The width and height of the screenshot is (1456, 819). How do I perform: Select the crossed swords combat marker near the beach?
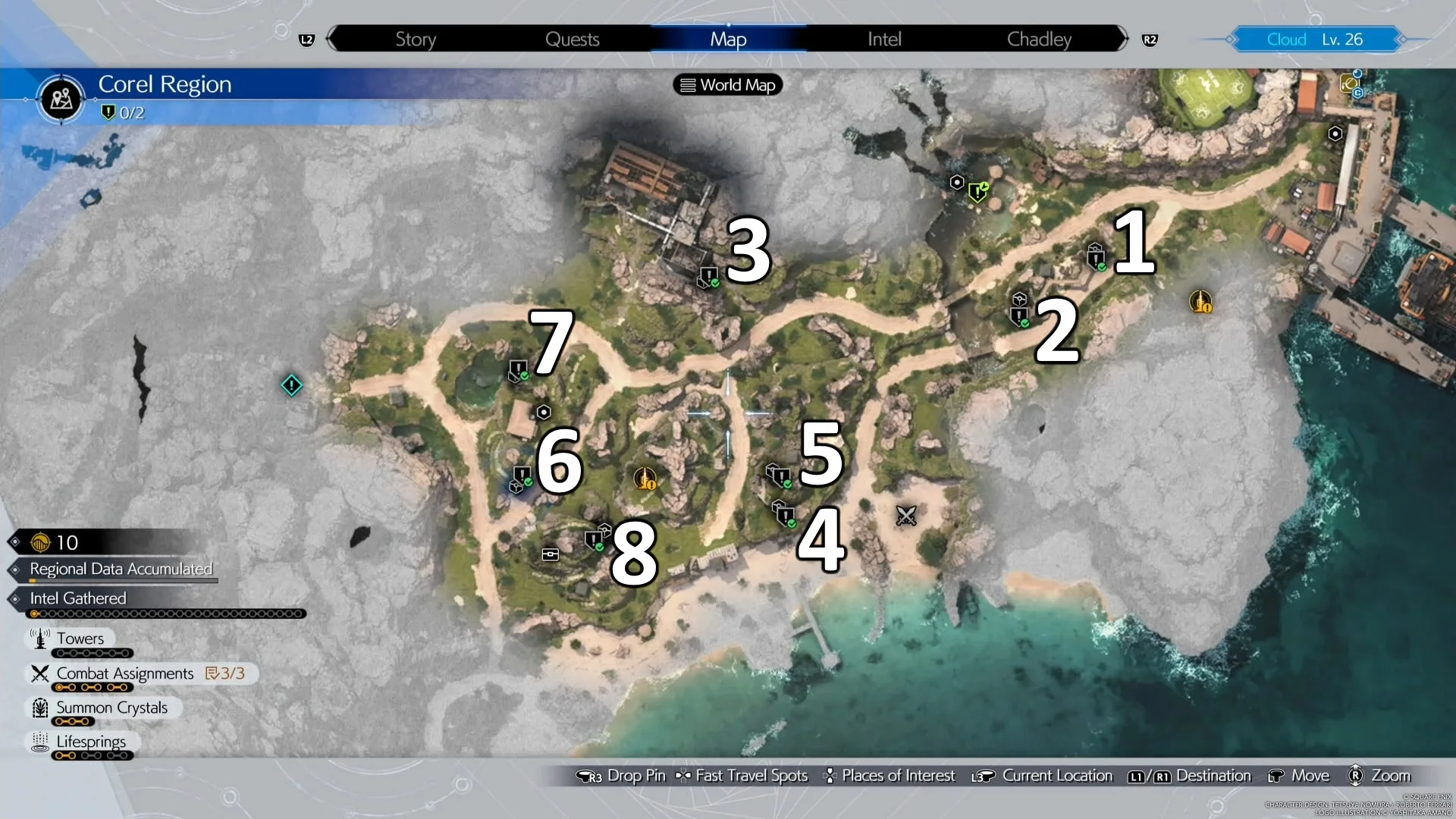click(x=907, y=516)
